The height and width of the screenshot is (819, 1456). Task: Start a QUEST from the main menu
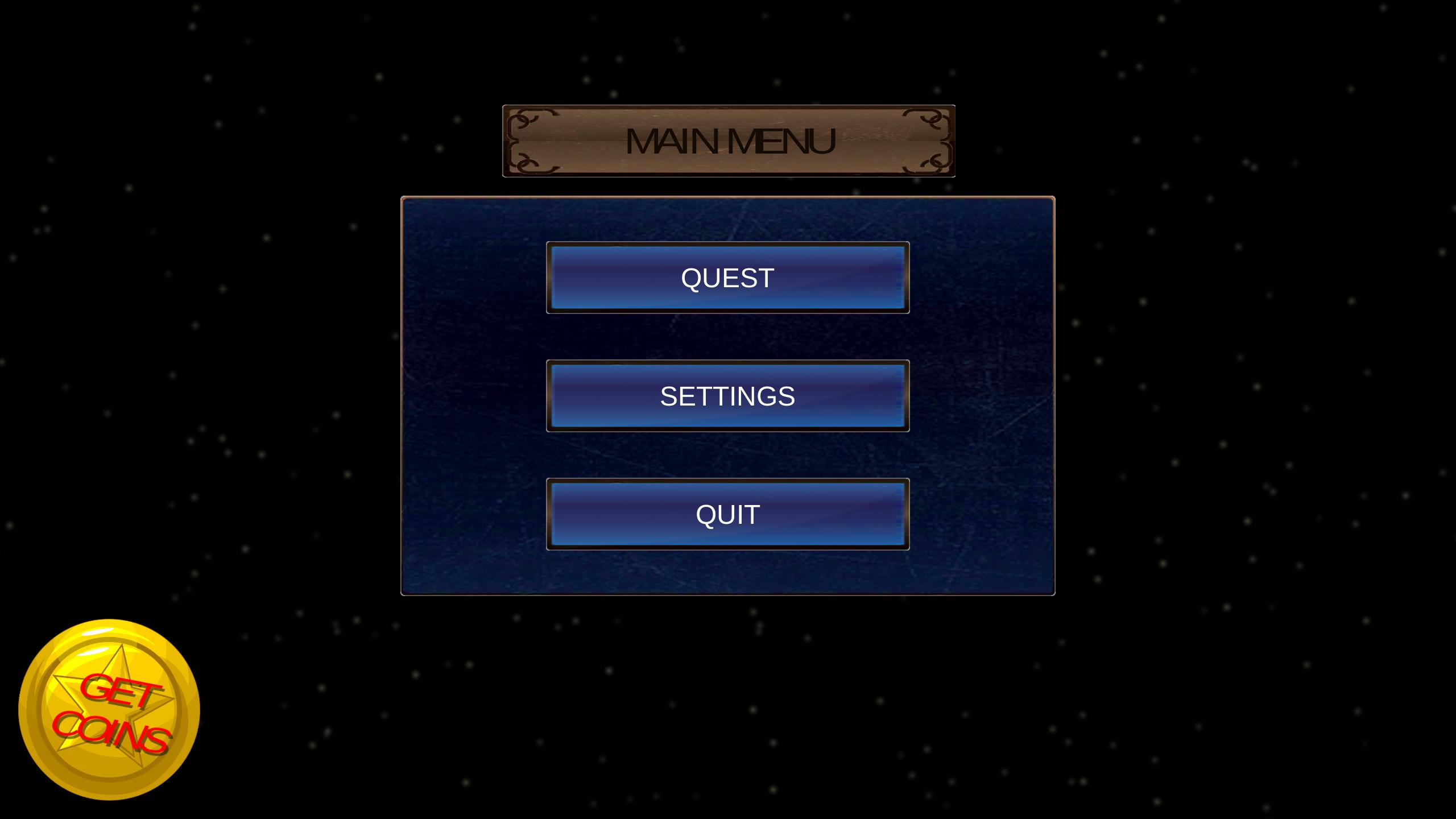(x=728, y=278)
